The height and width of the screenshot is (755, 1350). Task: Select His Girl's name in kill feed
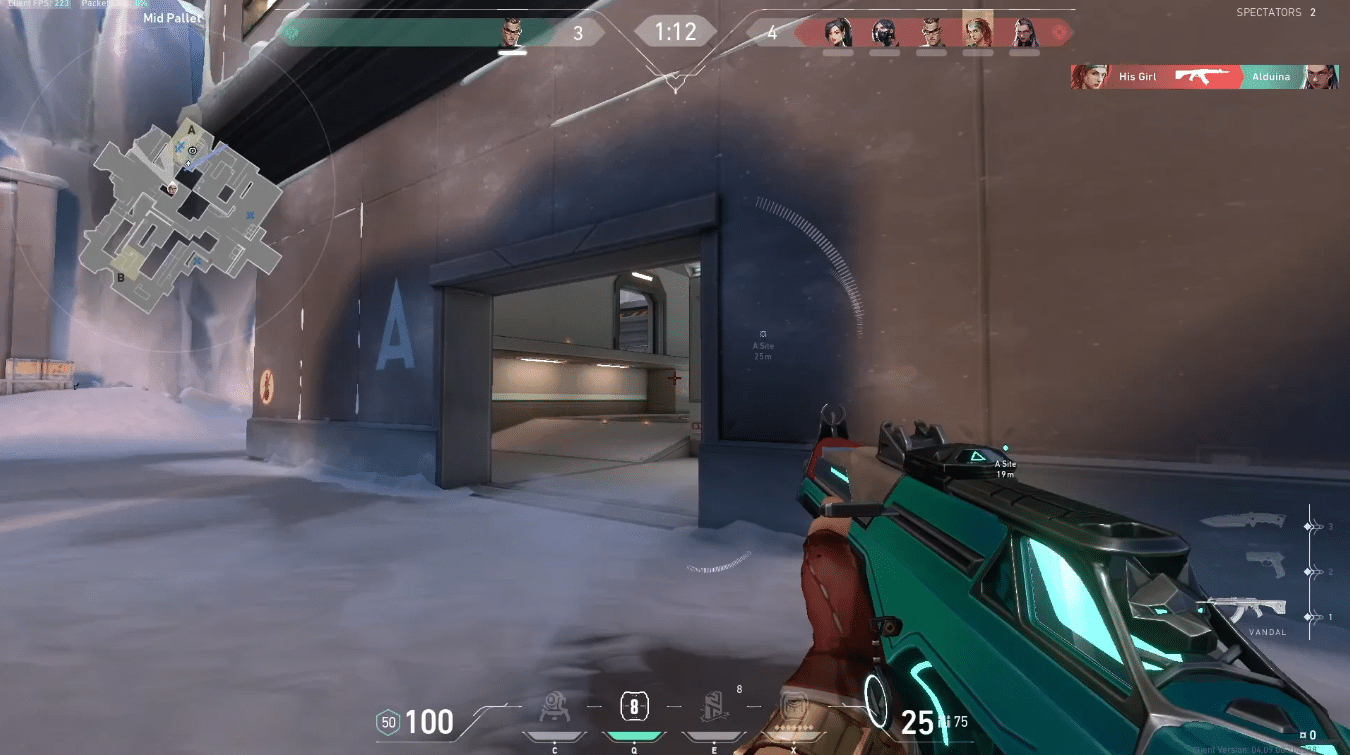pyautogui.click(x=1140, y=77)
